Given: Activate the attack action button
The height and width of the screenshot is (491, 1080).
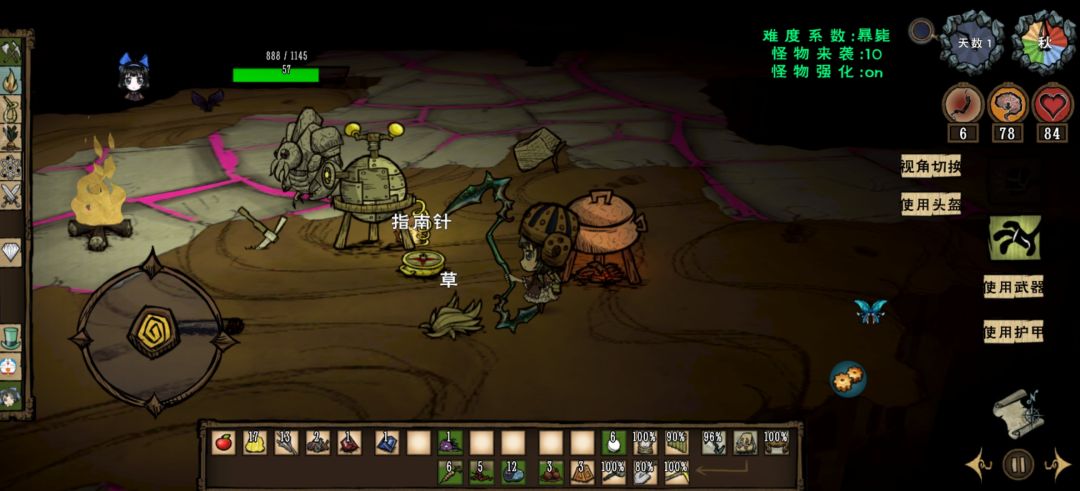Looking at the screenshot, I should [x=1013, y=238].
